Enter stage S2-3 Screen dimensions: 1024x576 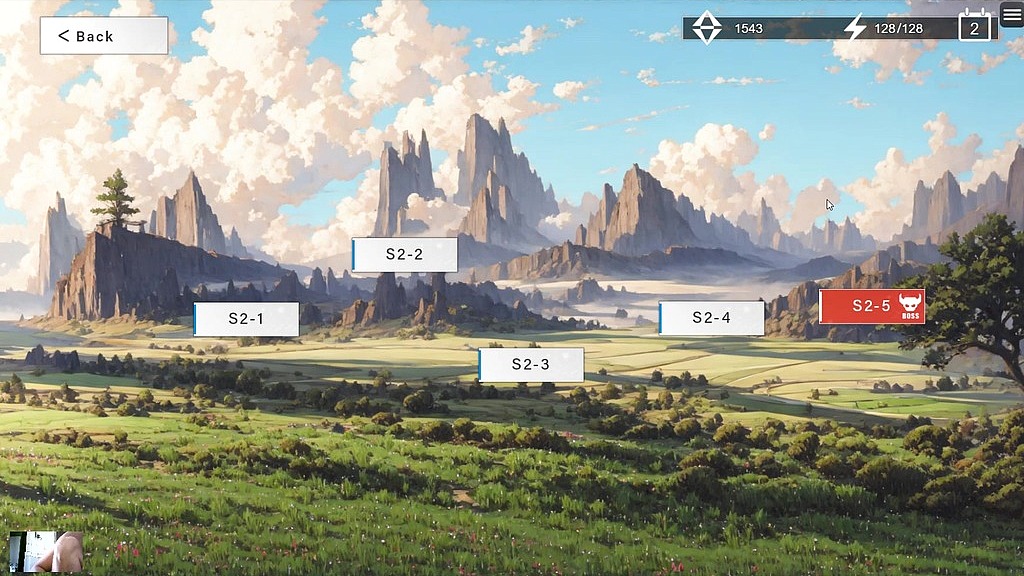tap(531, 365)
